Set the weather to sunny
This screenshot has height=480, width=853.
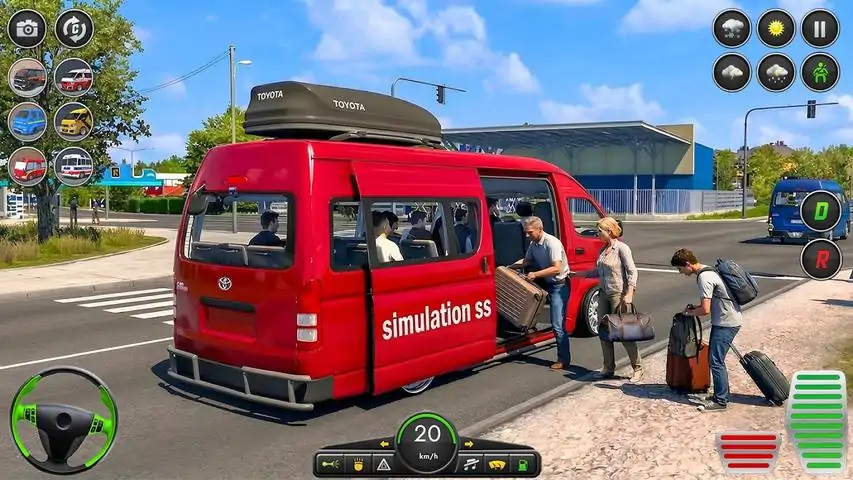775,28
